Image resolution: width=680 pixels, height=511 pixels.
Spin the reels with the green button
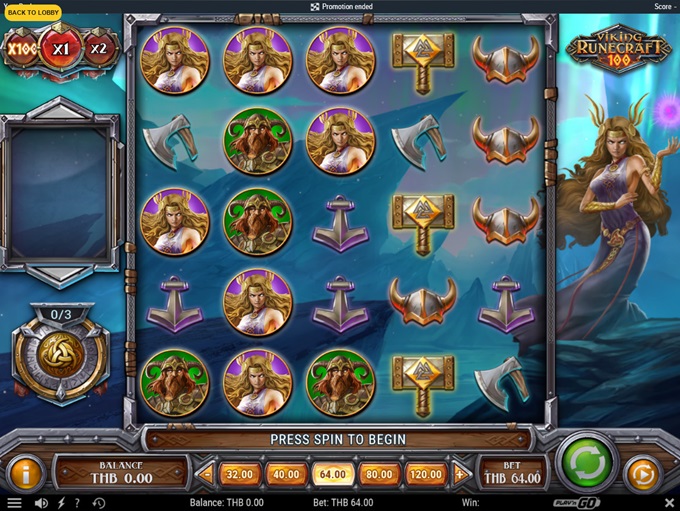pyautogui.click(x=586, y=464)
